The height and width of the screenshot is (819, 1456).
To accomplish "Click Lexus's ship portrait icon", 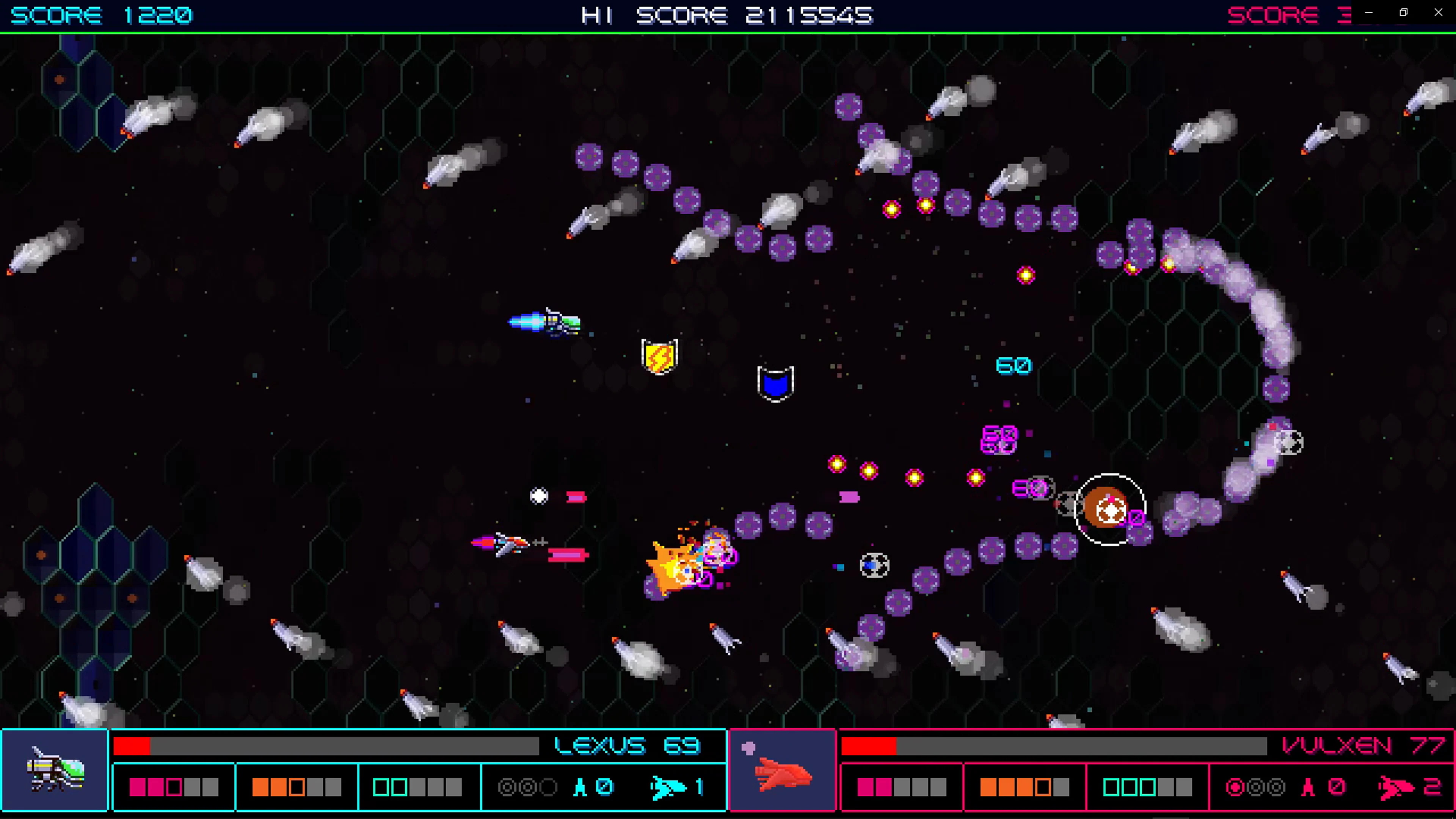I will (x=56, y=772).
